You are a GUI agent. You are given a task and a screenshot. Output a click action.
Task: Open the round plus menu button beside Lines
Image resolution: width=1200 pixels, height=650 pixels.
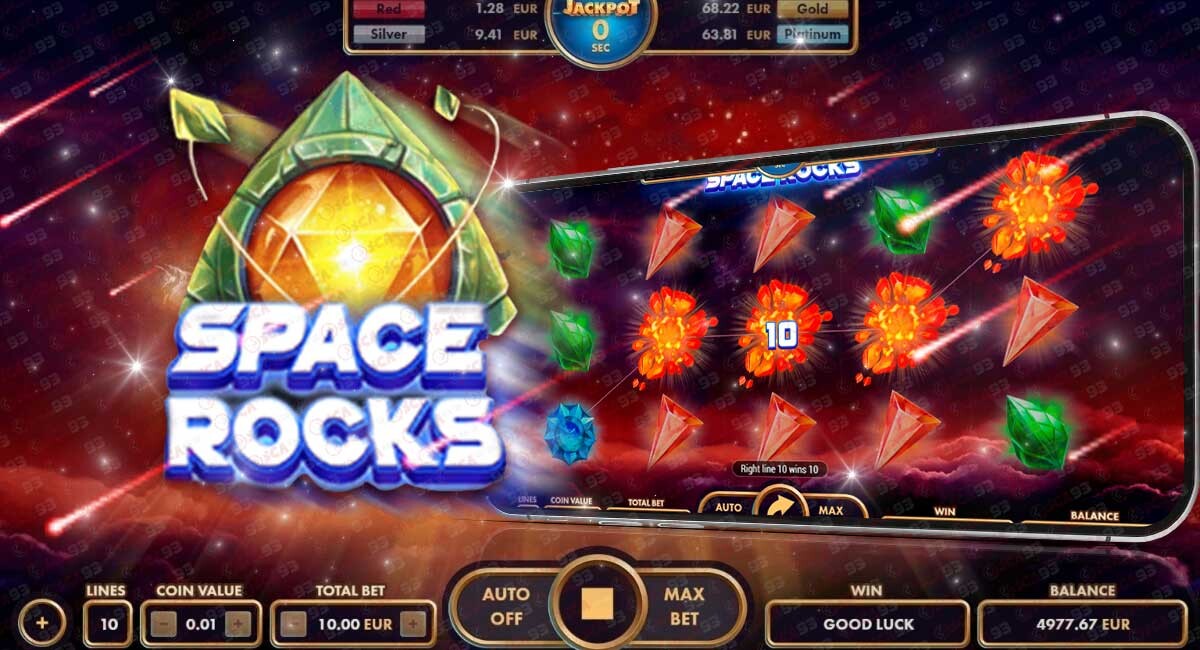click(x=41, y=623)
